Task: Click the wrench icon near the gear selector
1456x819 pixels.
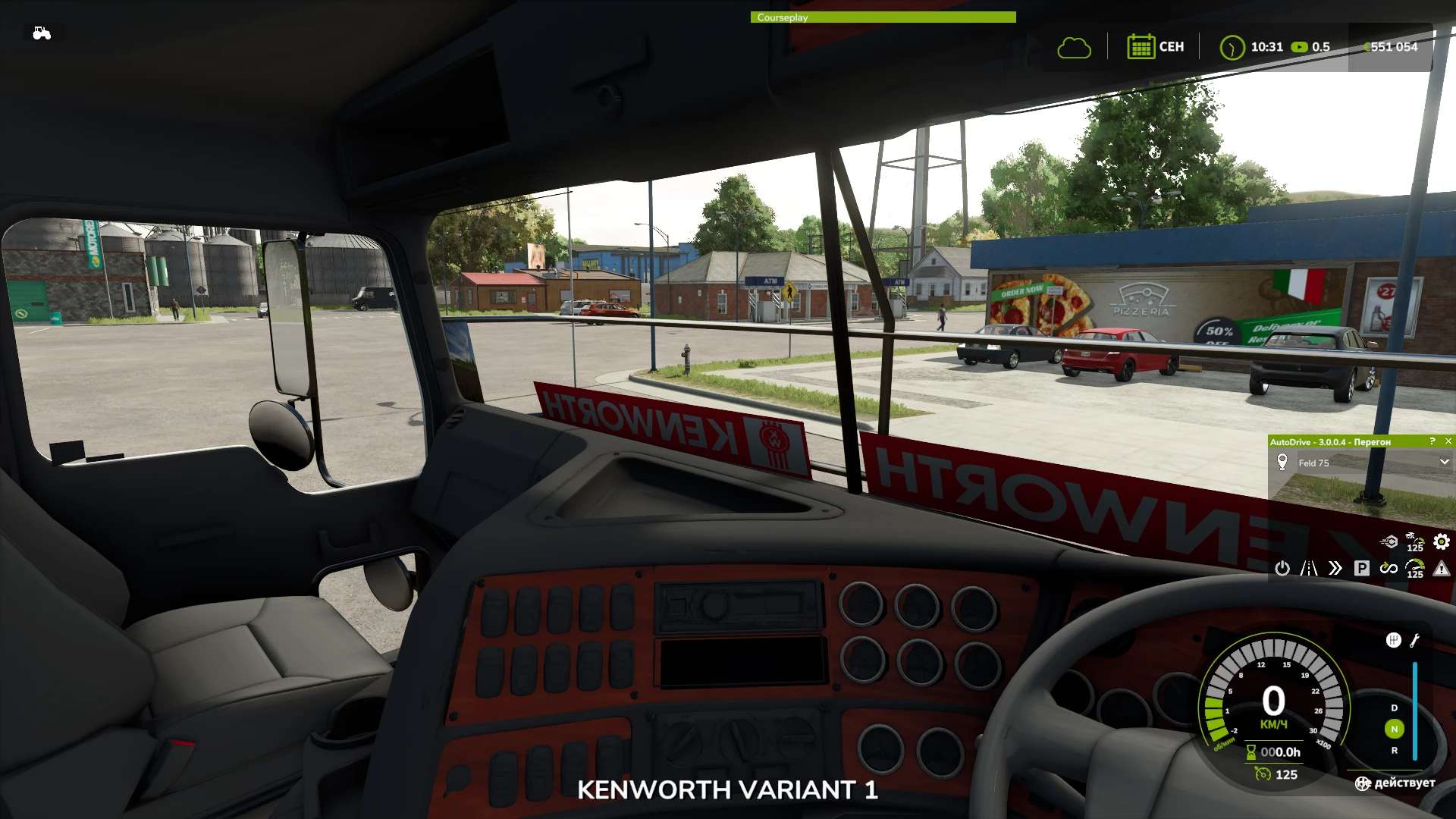Action: (1414, 640)
